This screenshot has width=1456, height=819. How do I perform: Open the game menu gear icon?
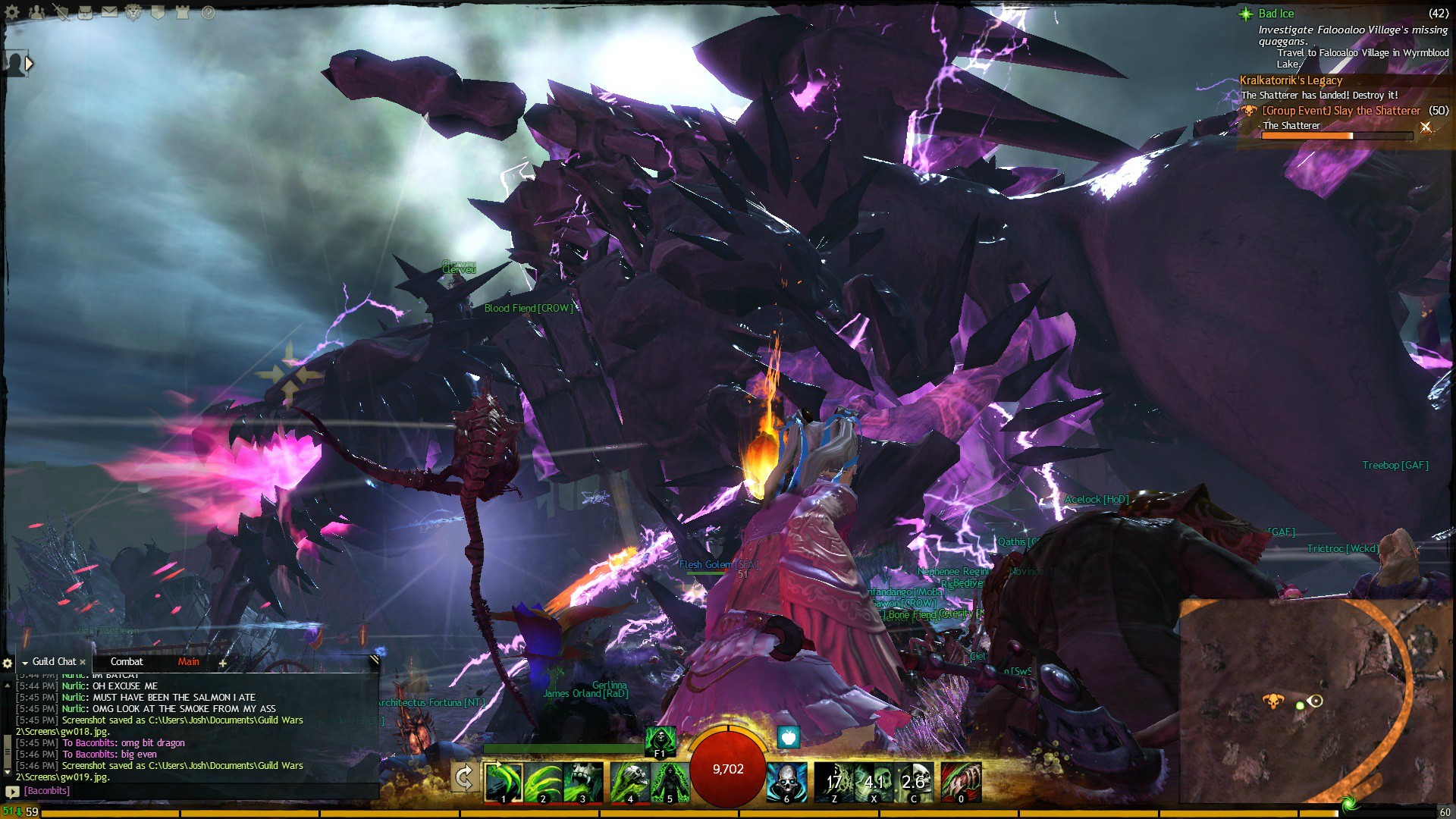pyautogui.click(x=12, y=12)
